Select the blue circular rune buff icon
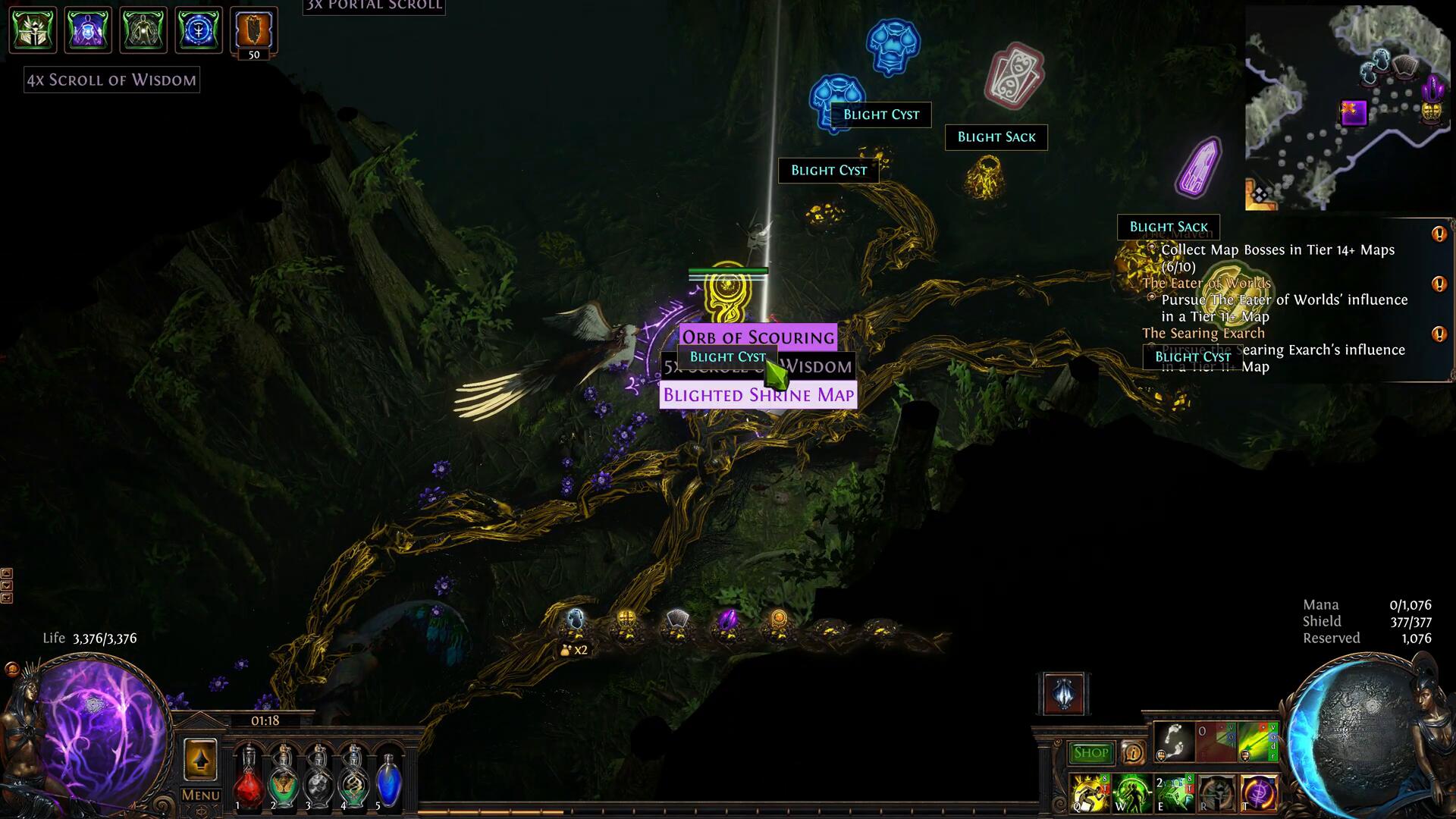This screenshot has width=1456, height=819. coord(199,30)
